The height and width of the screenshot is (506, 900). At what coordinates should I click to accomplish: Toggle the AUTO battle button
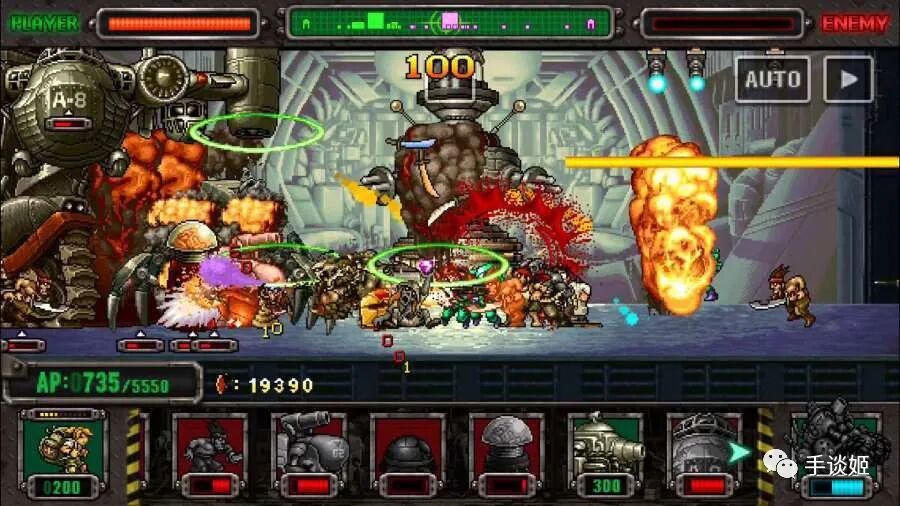[x=773, y=79]
